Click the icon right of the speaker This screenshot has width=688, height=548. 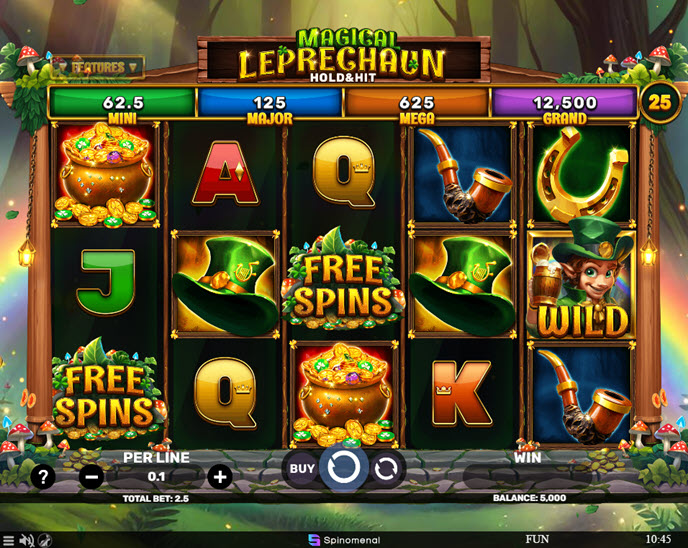[x=46, y=540]
